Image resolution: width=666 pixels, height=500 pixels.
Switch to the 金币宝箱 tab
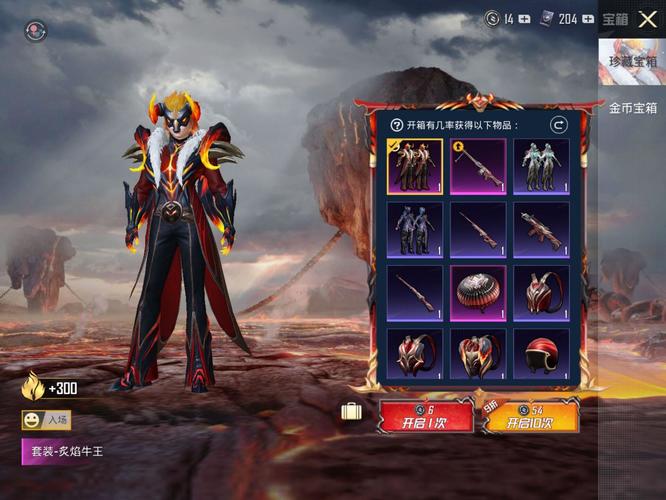[x=632, y=108]
